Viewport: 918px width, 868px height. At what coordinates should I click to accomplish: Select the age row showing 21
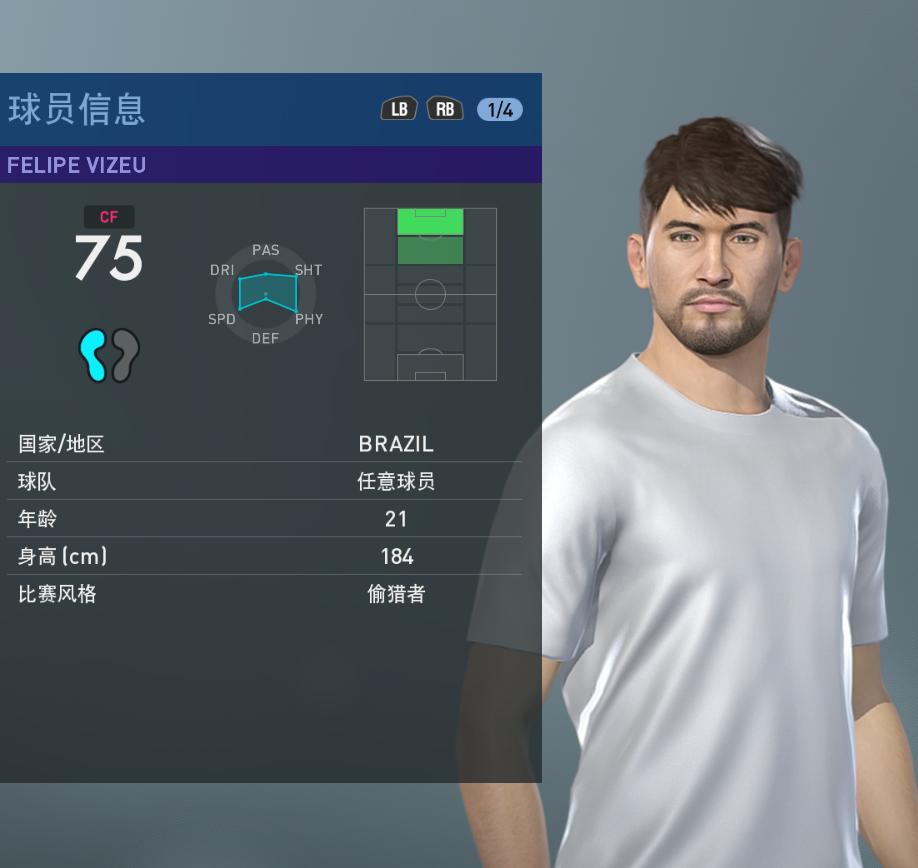click(265, 519)
